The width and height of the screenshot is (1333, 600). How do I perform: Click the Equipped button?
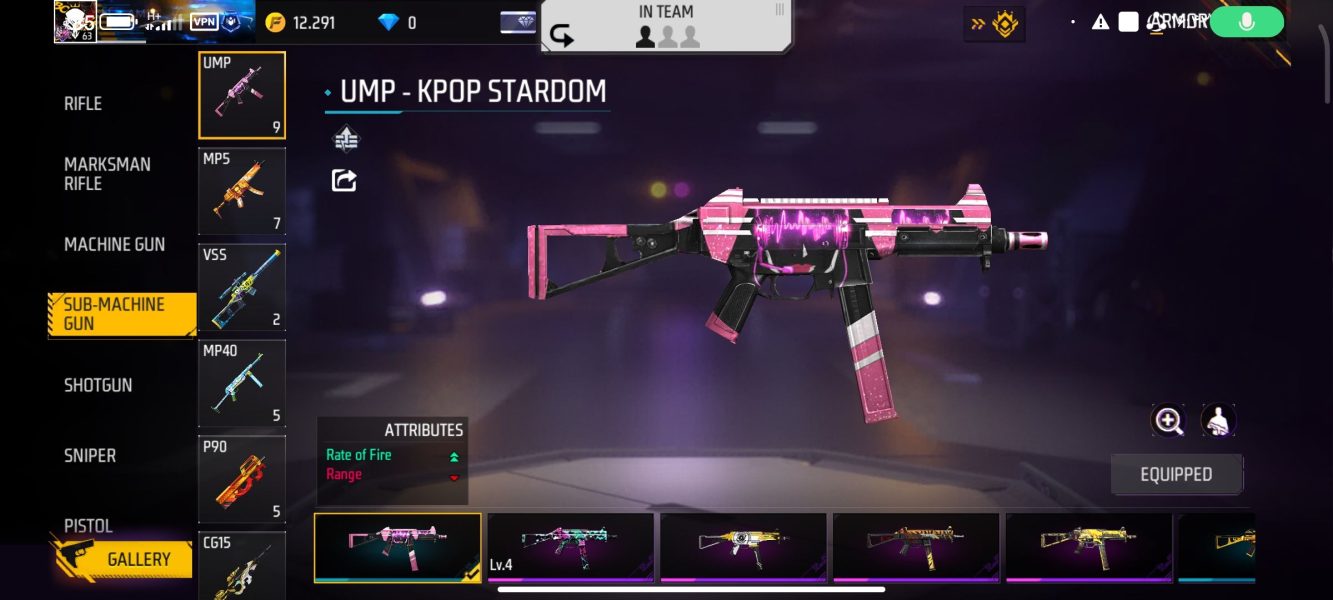click(x=1176, y=474)
